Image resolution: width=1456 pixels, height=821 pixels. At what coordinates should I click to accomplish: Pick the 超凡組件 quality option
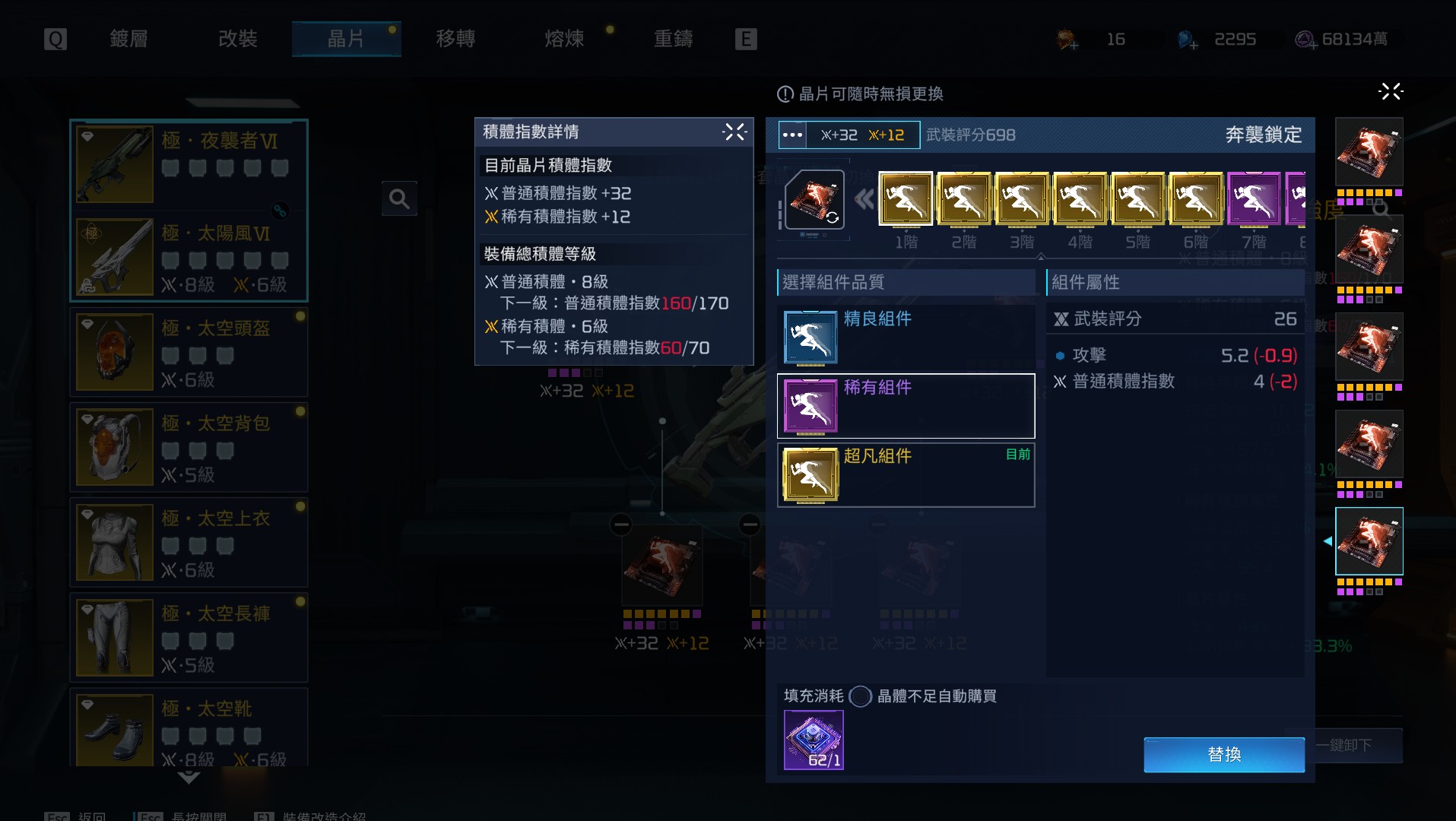[905, 475]
